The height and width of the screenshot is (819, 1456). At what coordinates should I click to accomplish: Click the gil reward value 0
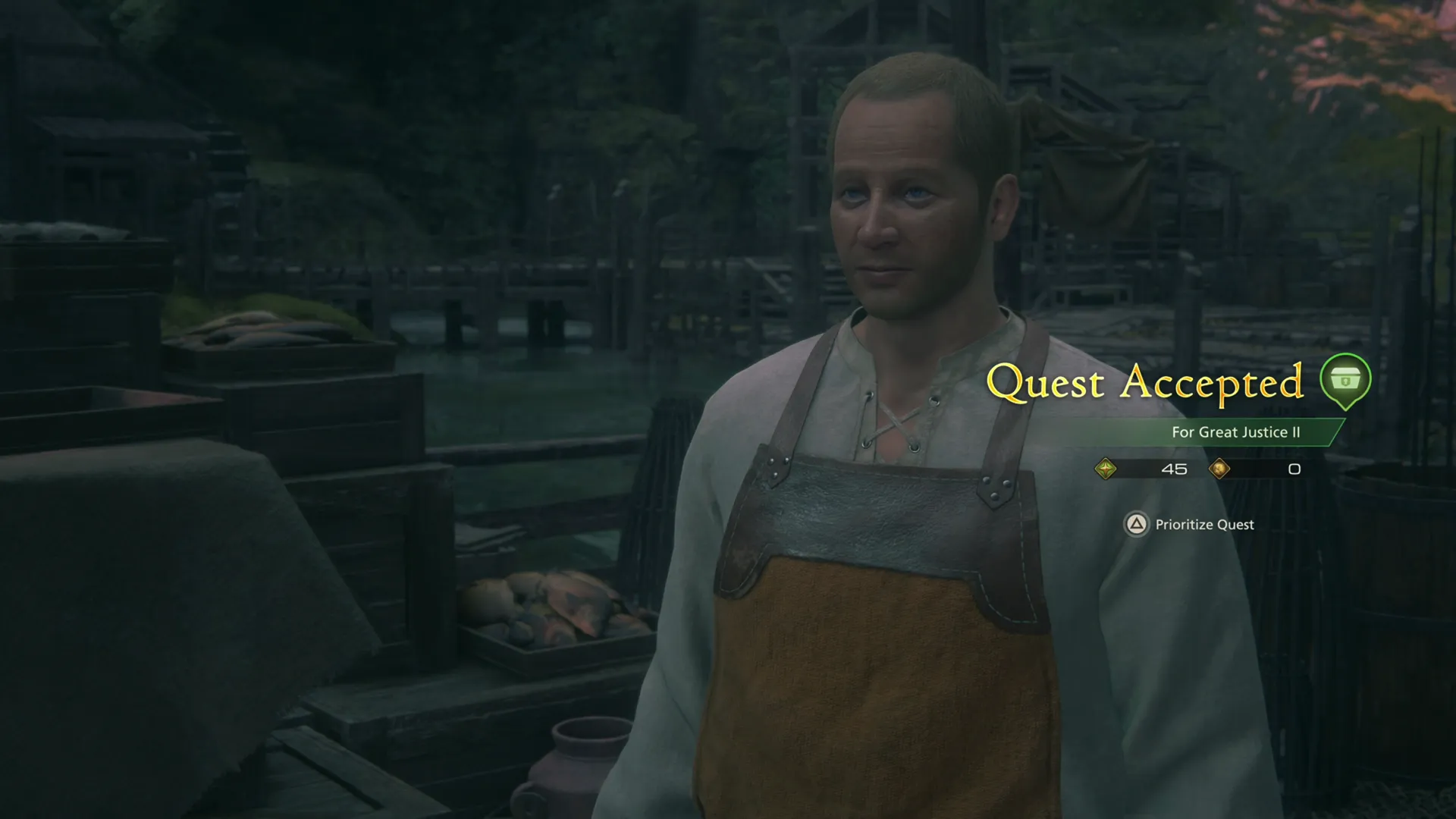[x=1293, y=469]
